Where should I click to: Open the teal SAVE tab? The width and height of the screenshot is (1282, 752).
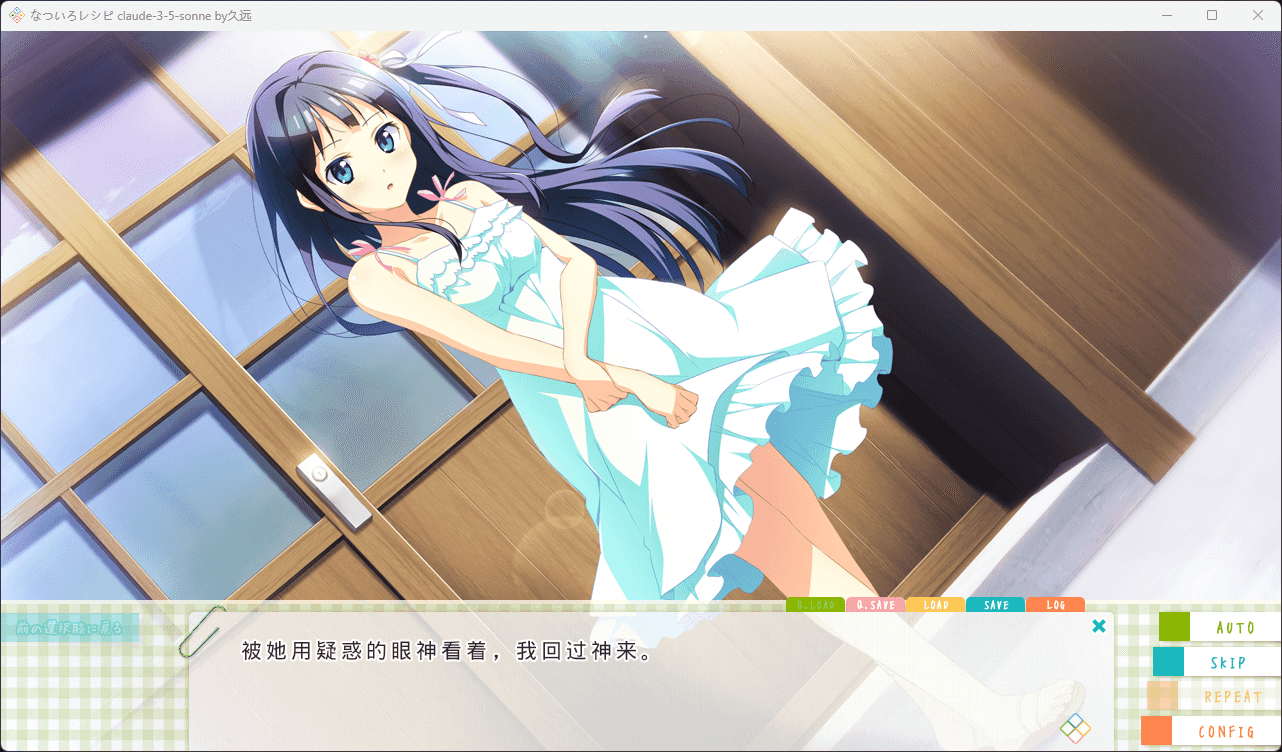click(995, 605)
